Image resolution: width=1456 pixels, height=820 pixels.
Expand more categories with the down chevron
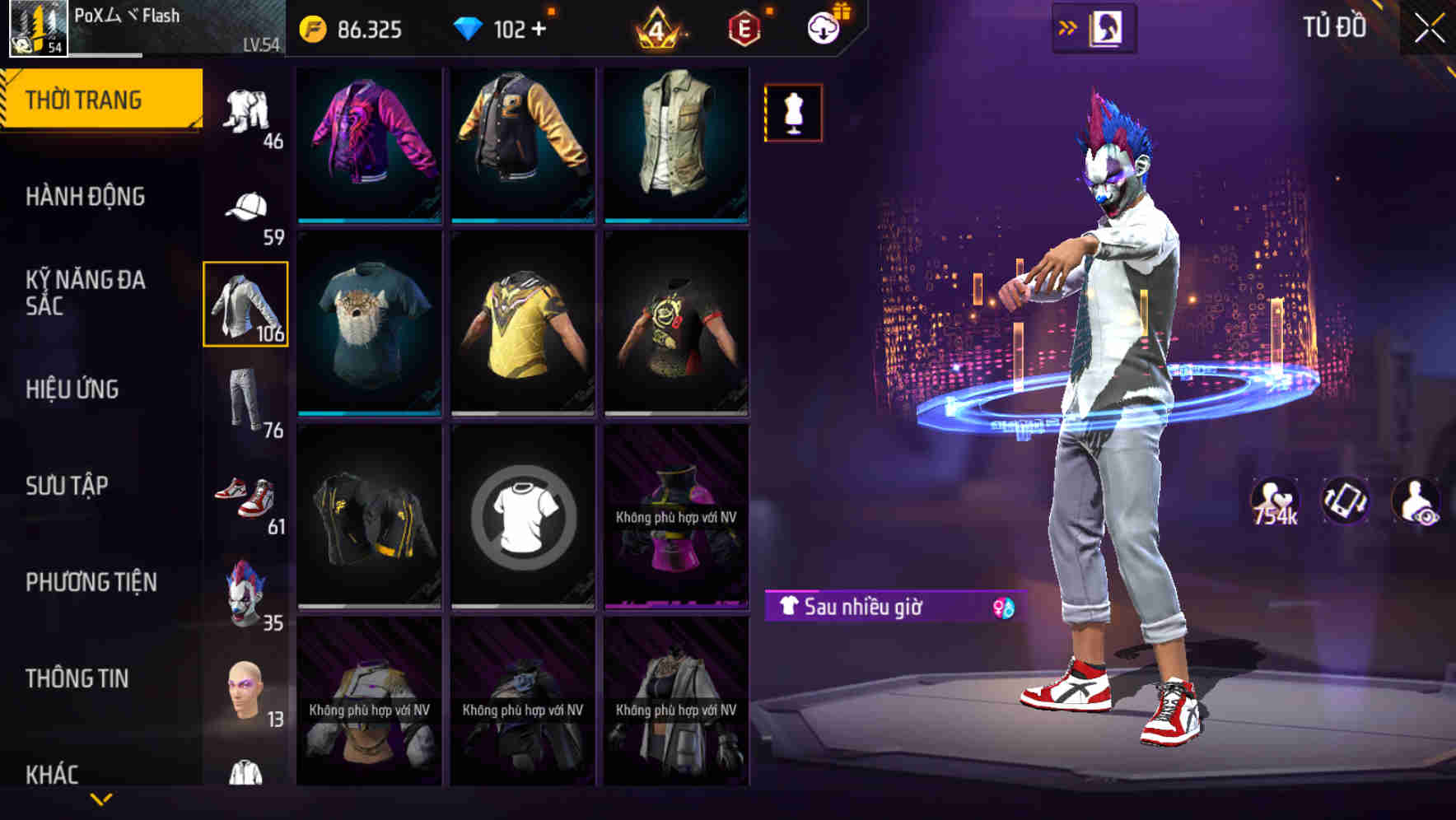point(103,799)
